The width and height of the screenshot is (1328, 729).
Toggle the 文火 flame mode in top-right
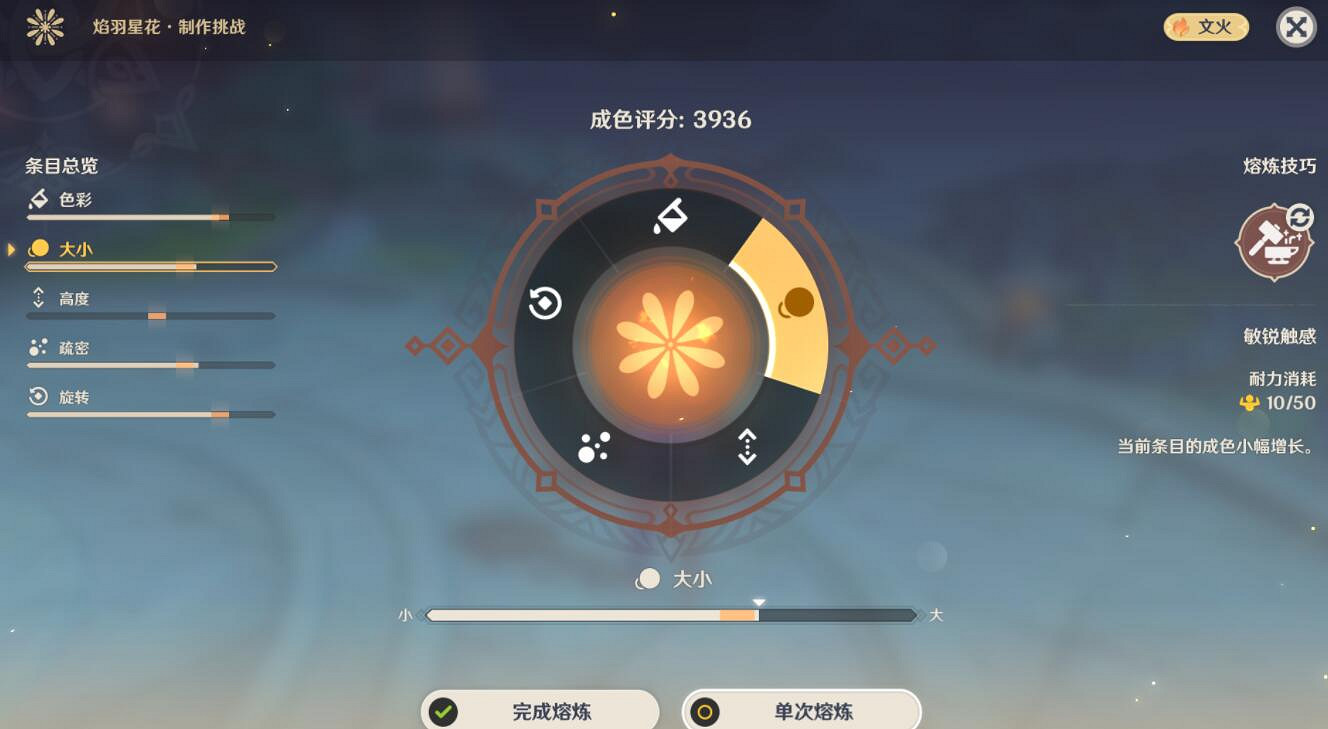(x=1205, y=26)
